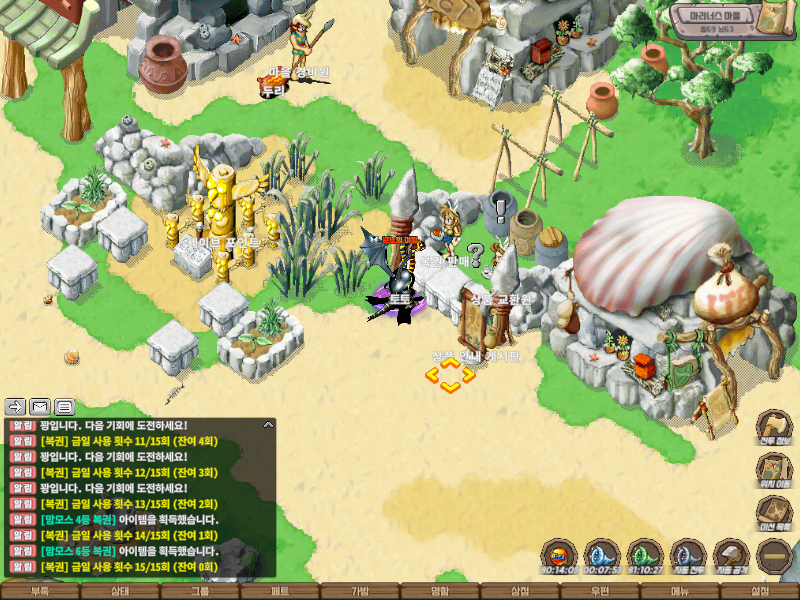Viewport: 800px width, 600px height.
Task: Toggle the 자동 전투 auto-battle icon
Action: click(x=688, y=554)
